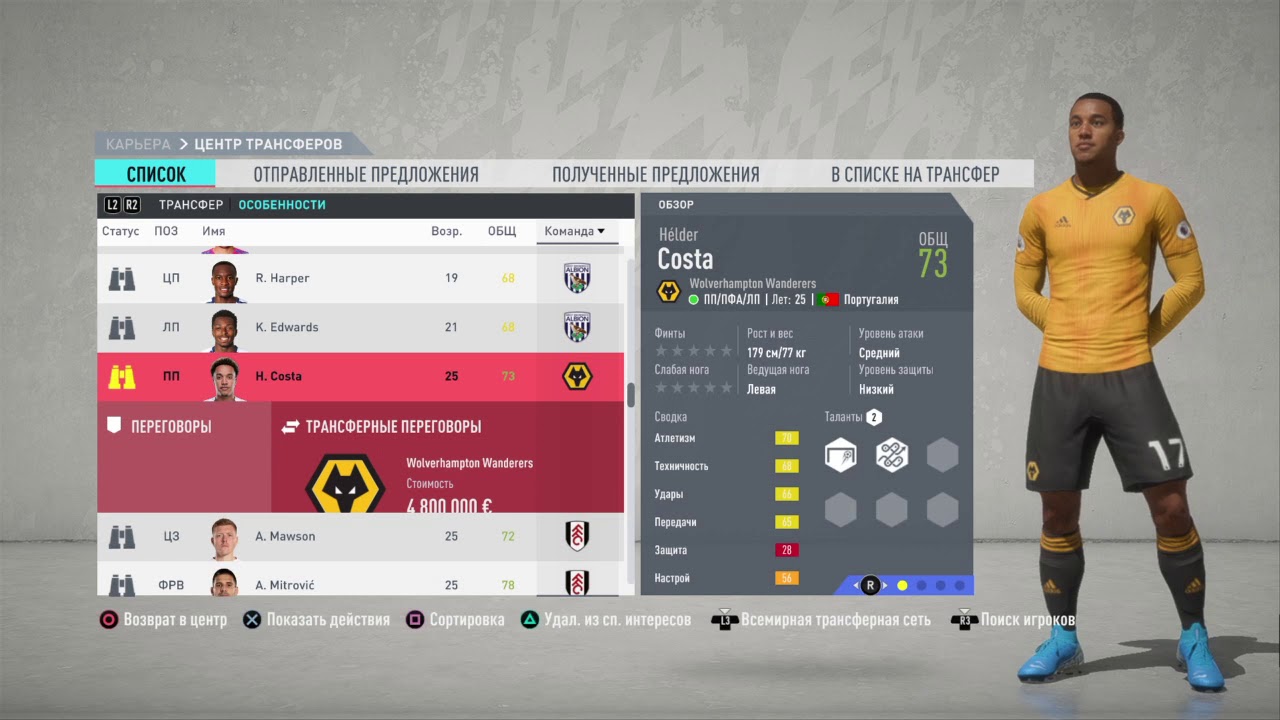
Task: Click the player list scrollbar
Action: 630,396
